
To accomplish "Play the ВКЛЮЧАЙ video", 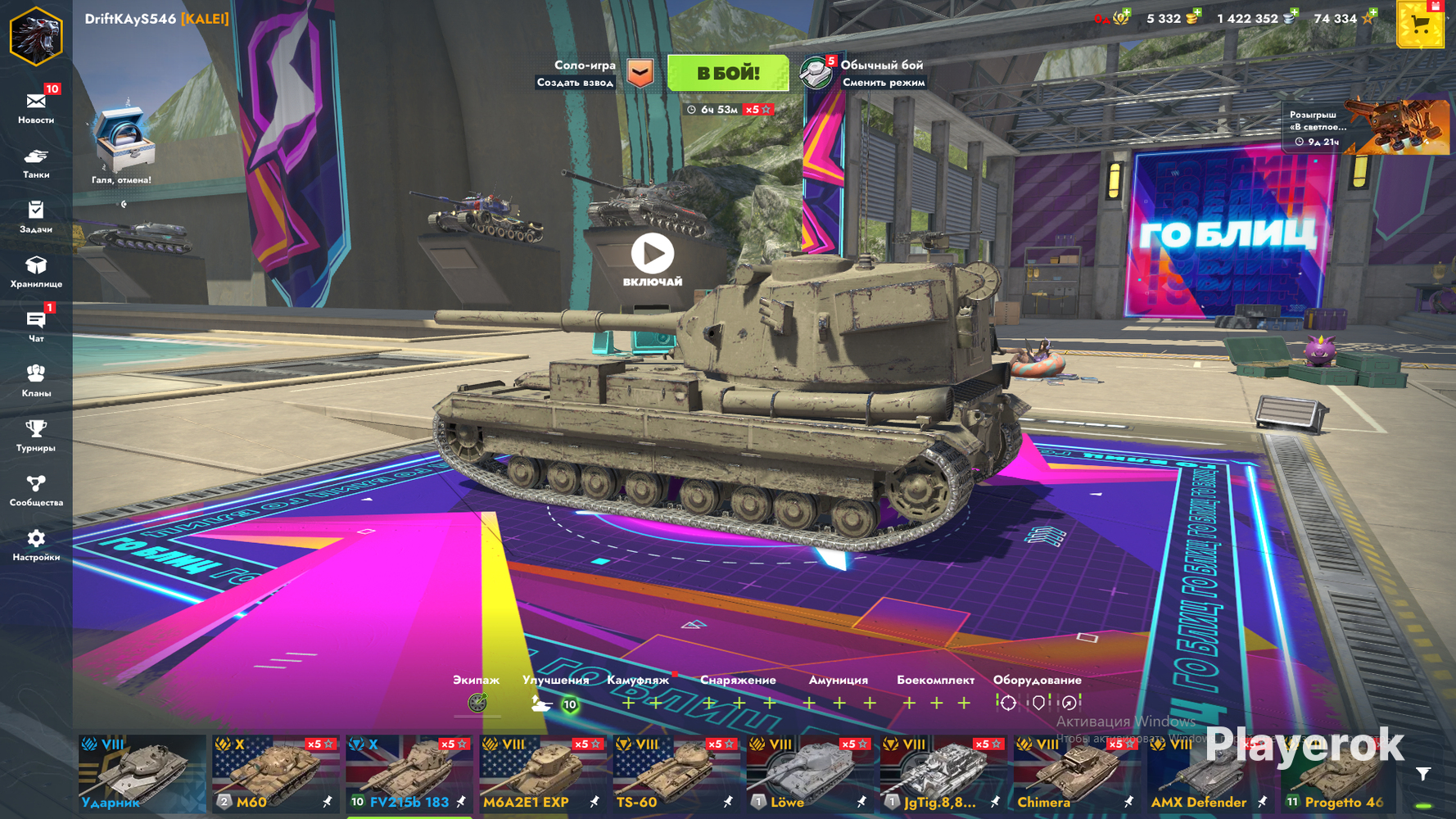I will 652,255.
